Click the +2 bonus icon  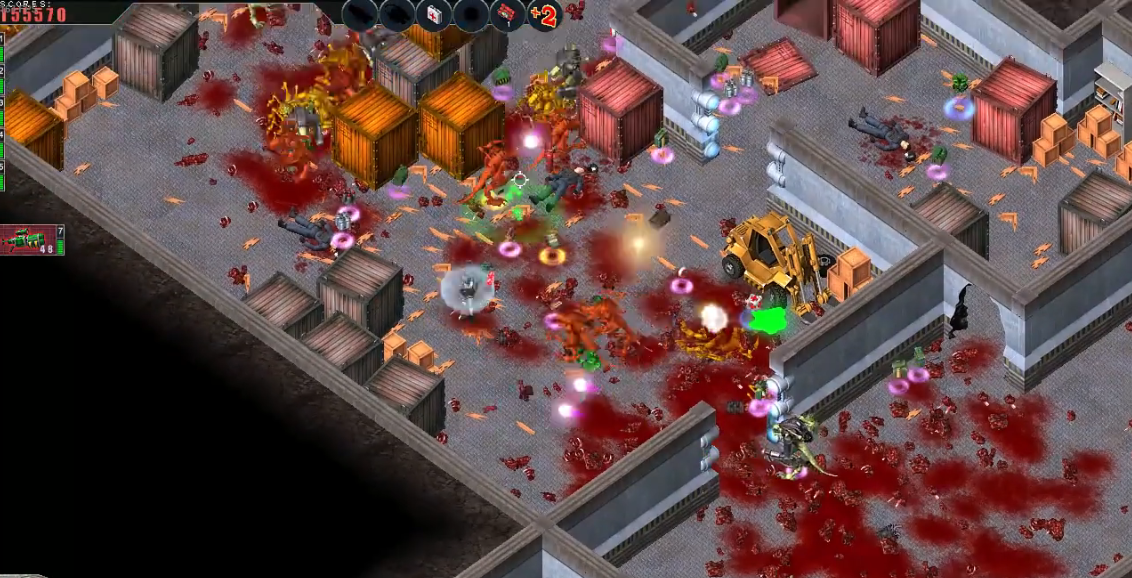tap(543, 16)
